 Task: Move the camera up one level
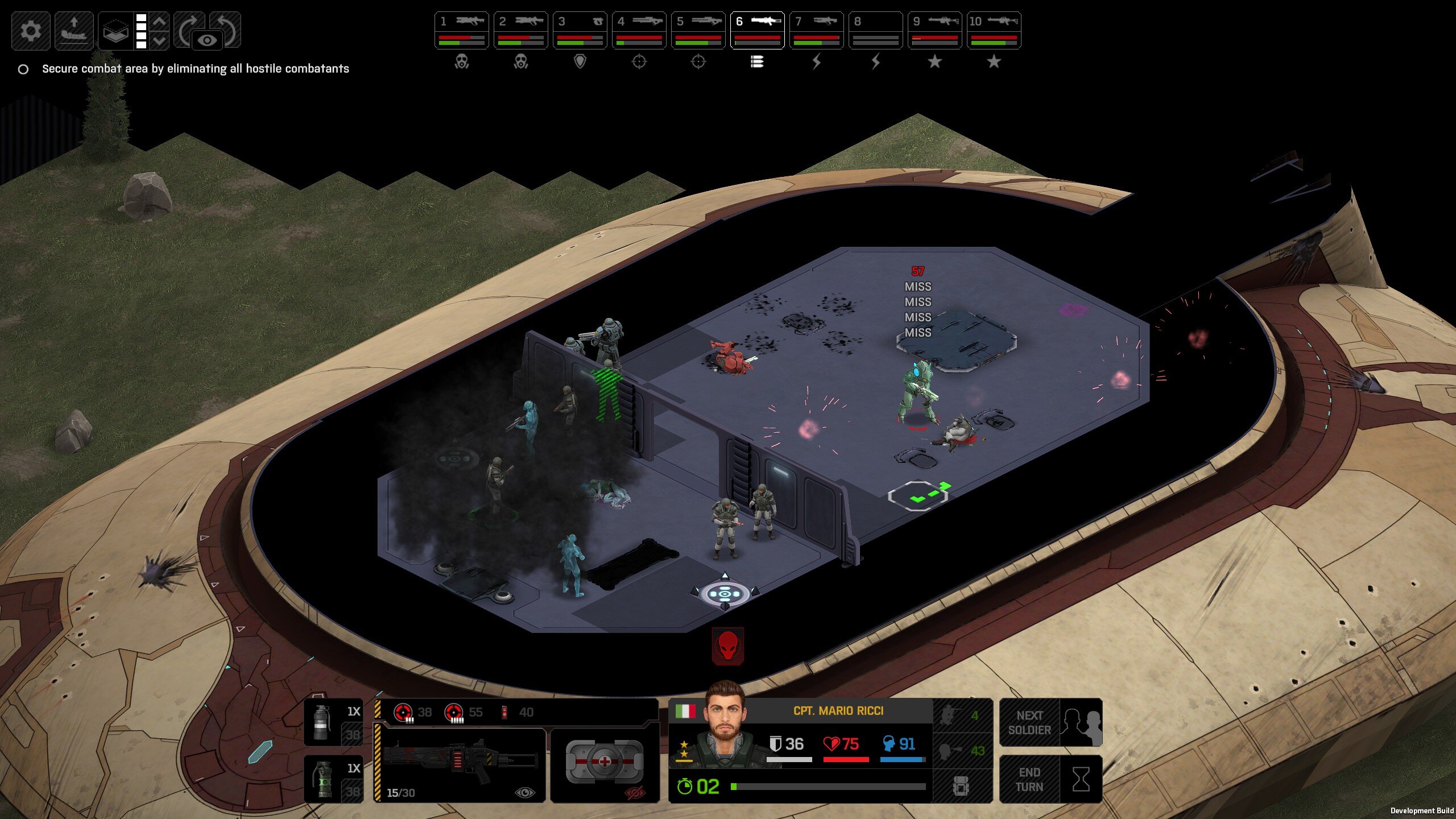tap(160, 22)
